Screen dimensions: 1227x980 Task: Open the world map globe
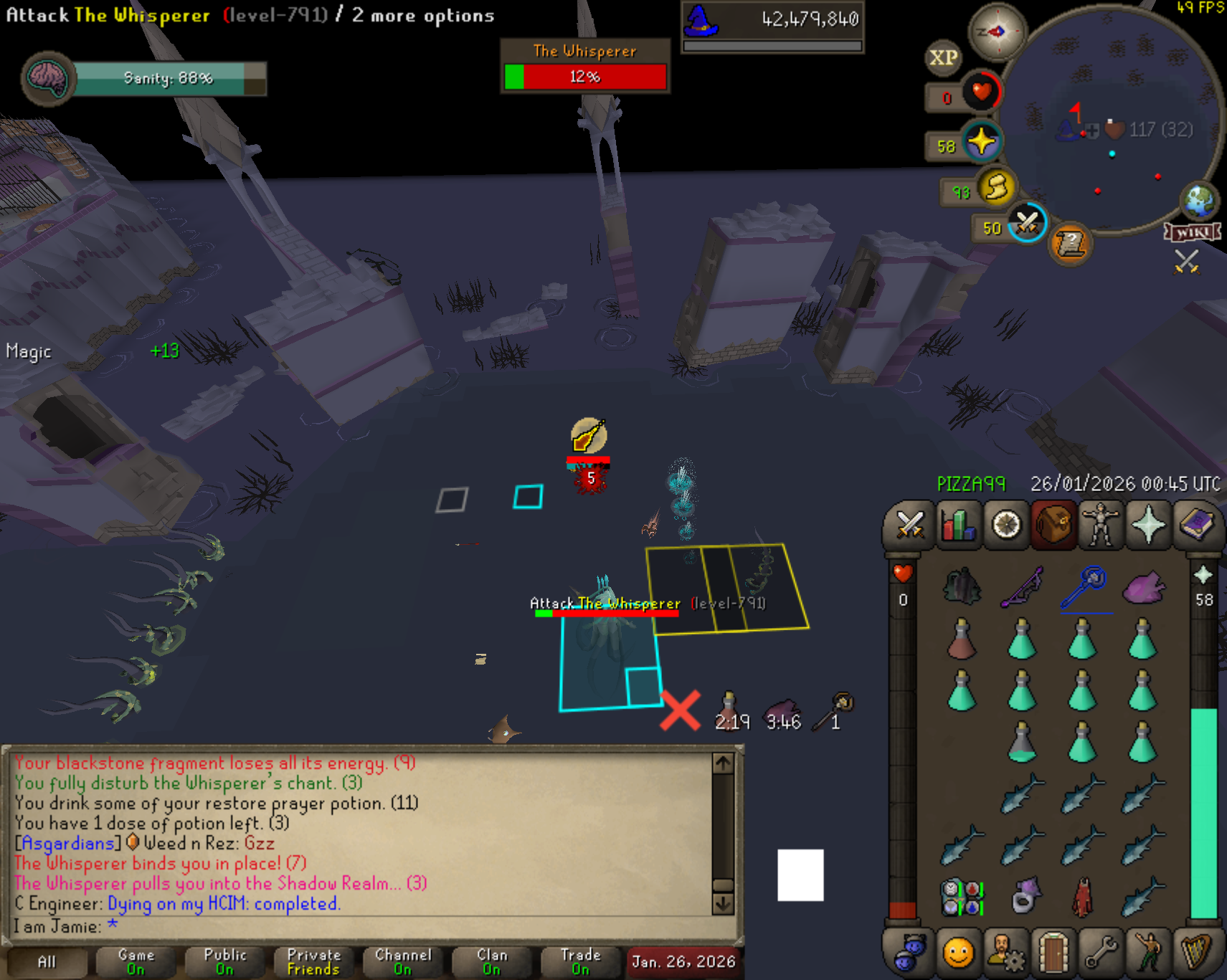(x=1199, y=201)
